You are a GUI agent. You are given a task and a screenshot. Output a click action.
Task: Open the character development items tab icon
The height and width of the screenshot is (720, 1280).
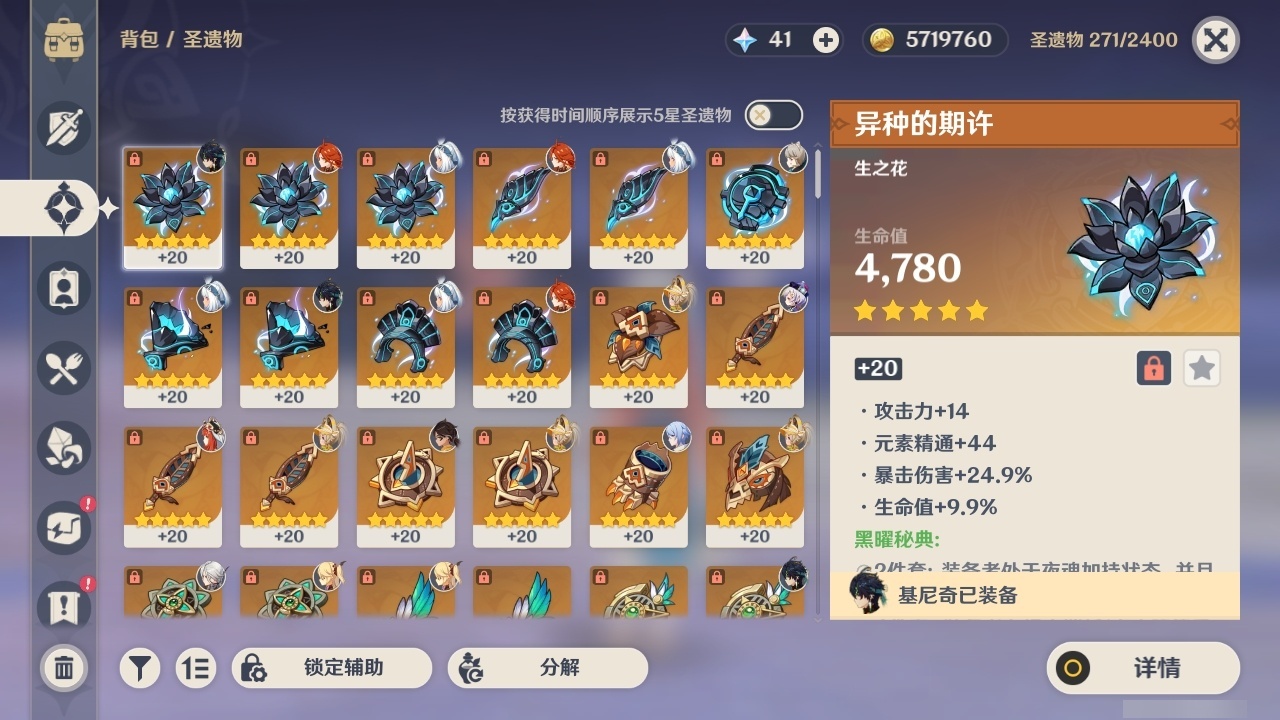point(63,288)
